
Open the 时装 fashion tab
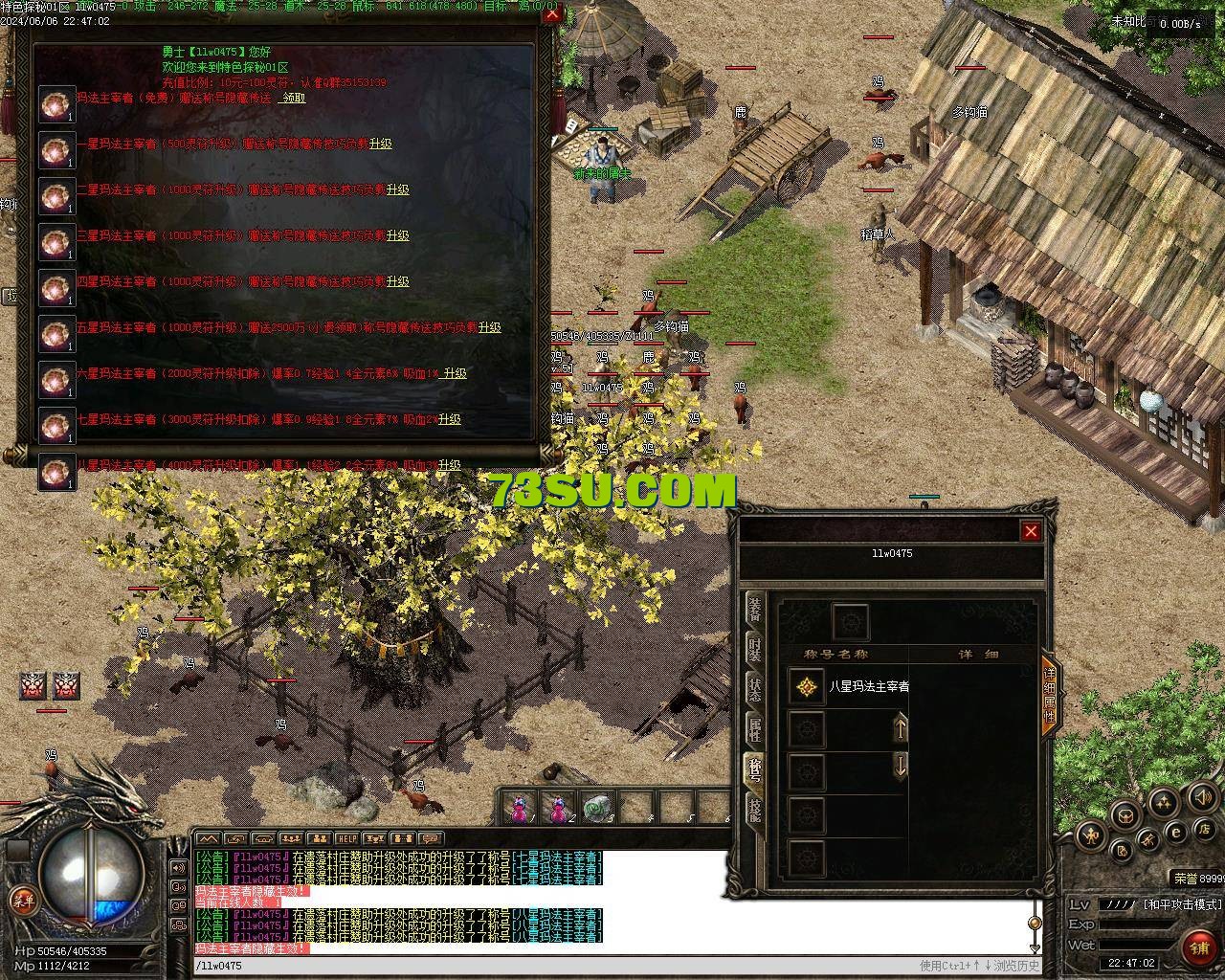tap(755, 650)
